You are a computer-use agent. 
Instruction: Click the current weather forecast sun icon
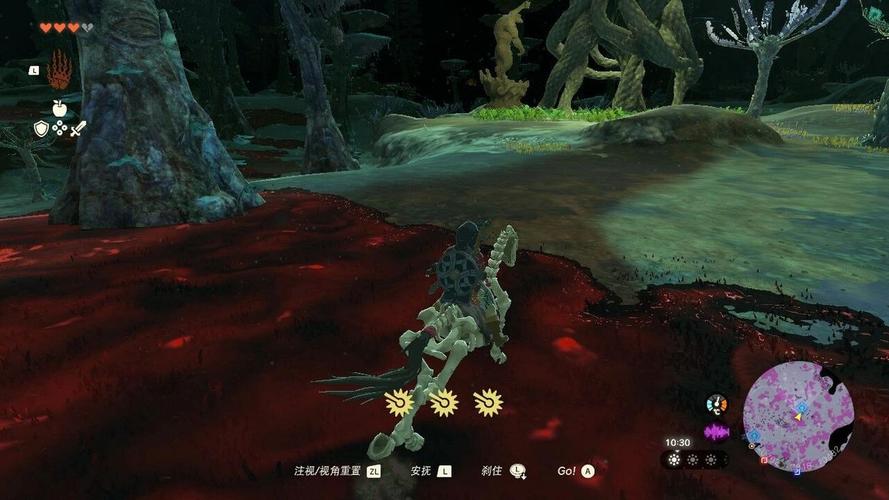(x=674, y=460)
